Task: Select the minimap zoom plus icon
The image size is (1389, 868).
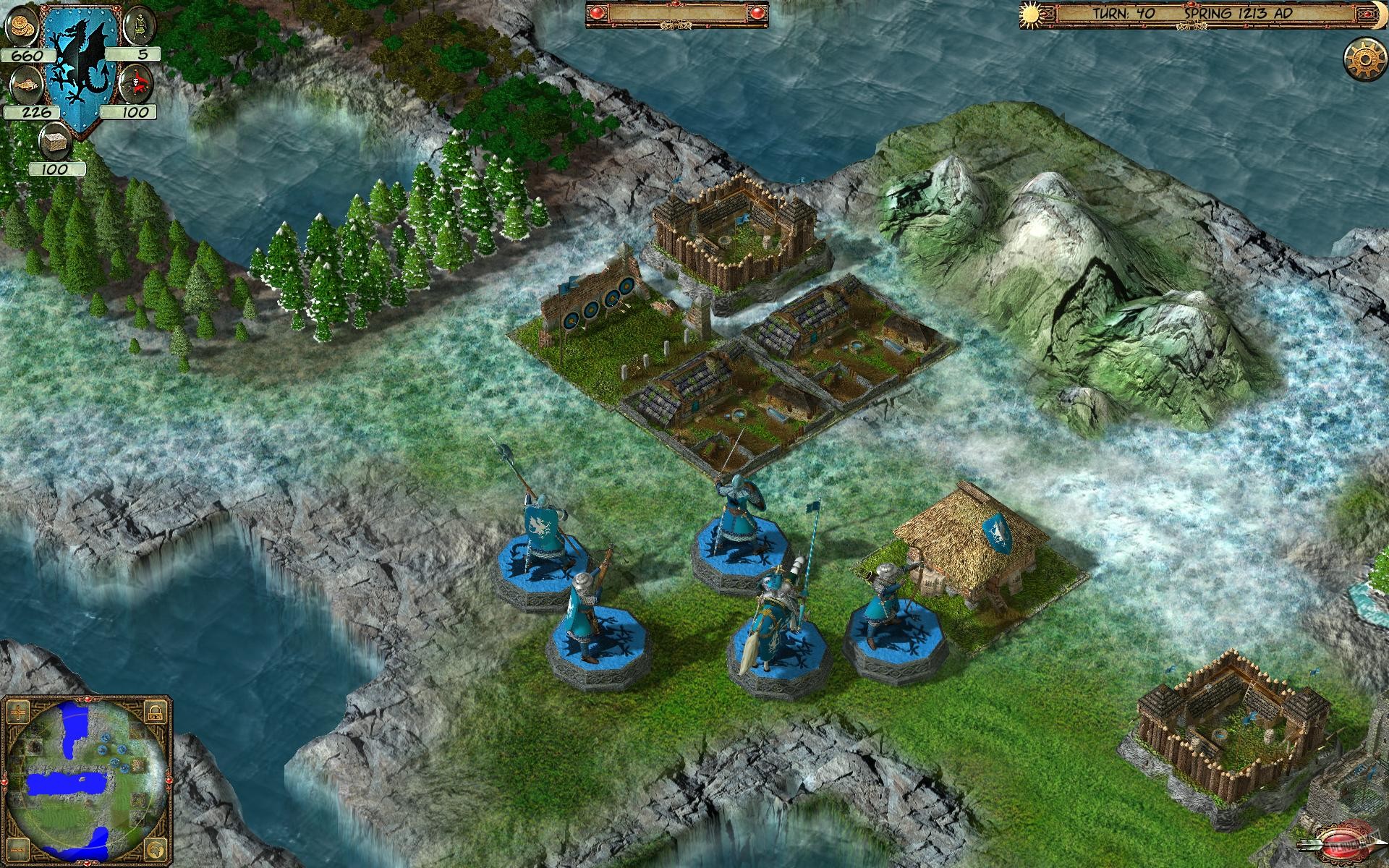Action: click(x=18, y=712)
